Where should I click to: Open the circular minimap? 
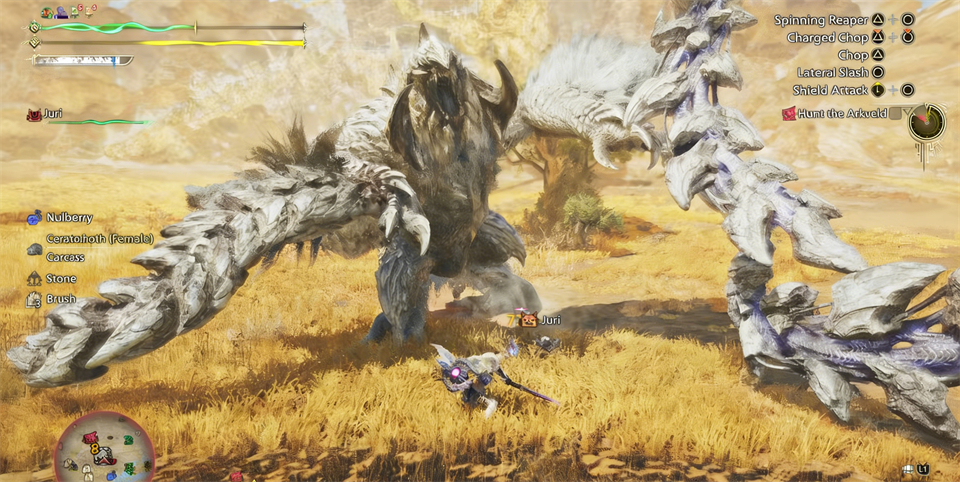coord(104,448)
